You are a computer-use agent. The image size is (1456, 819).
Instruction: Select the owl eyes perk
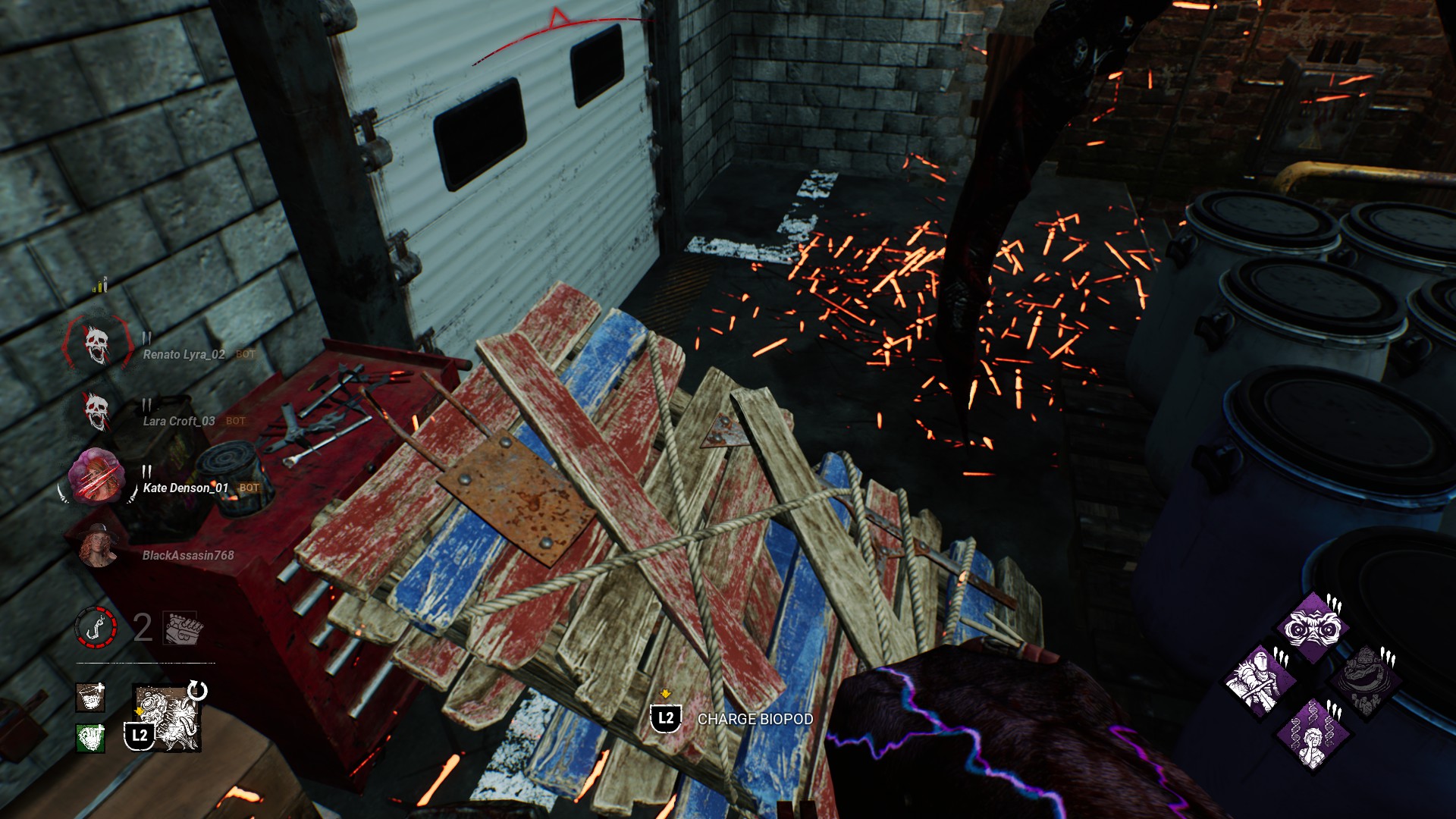[x=1312, y=628]
